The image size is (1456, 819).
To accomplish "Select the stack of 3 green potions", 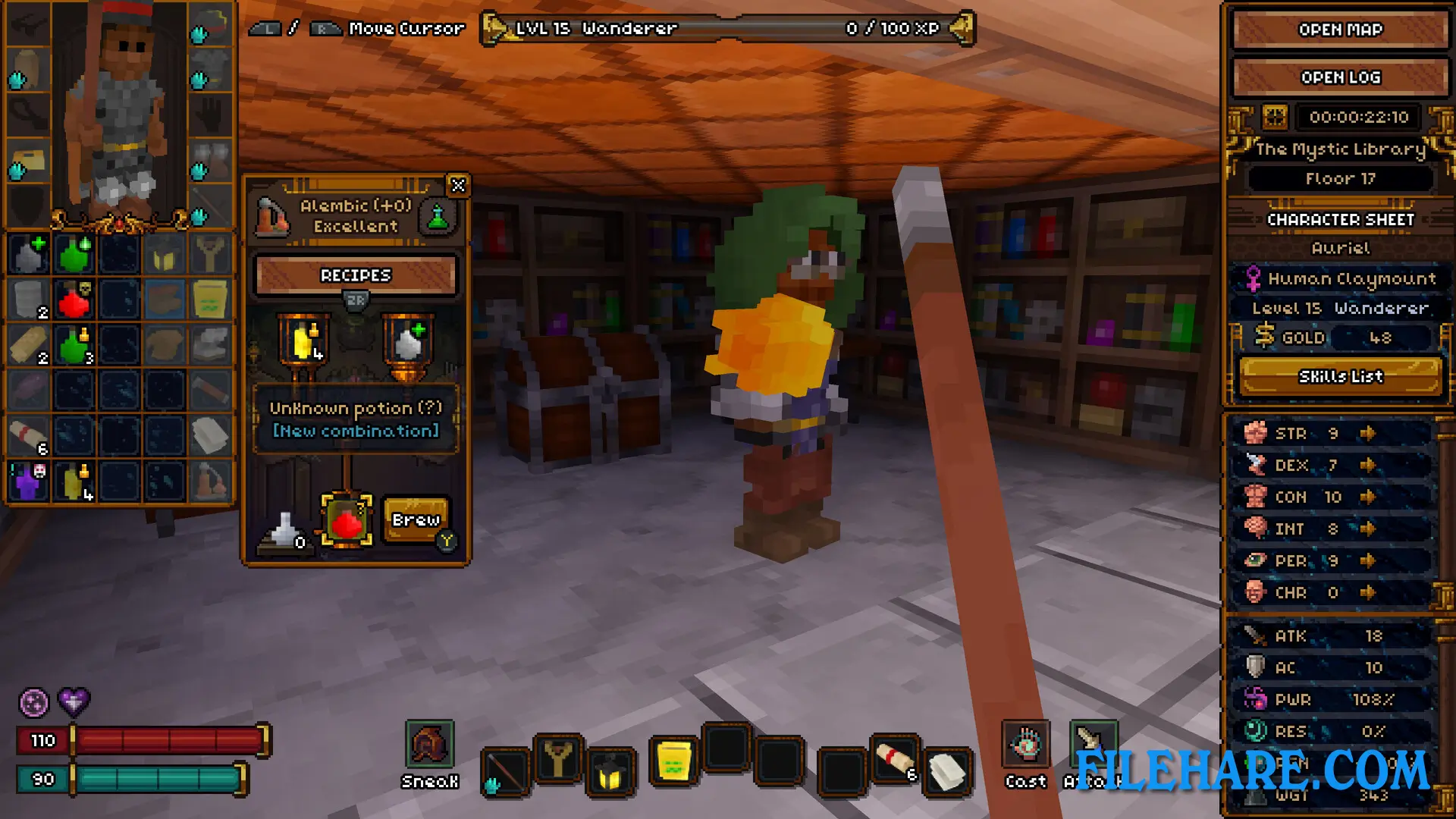I will point(74,345).
